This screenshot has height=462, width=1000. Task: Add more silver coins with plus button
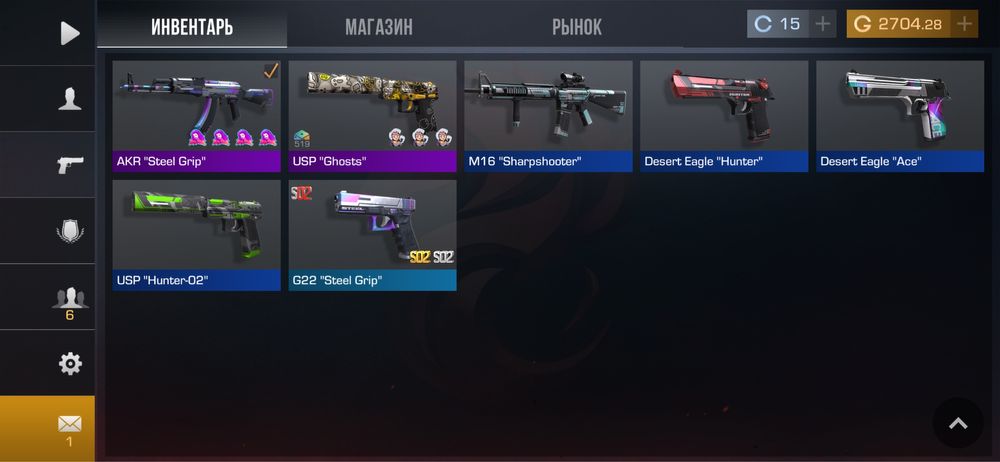822,24
